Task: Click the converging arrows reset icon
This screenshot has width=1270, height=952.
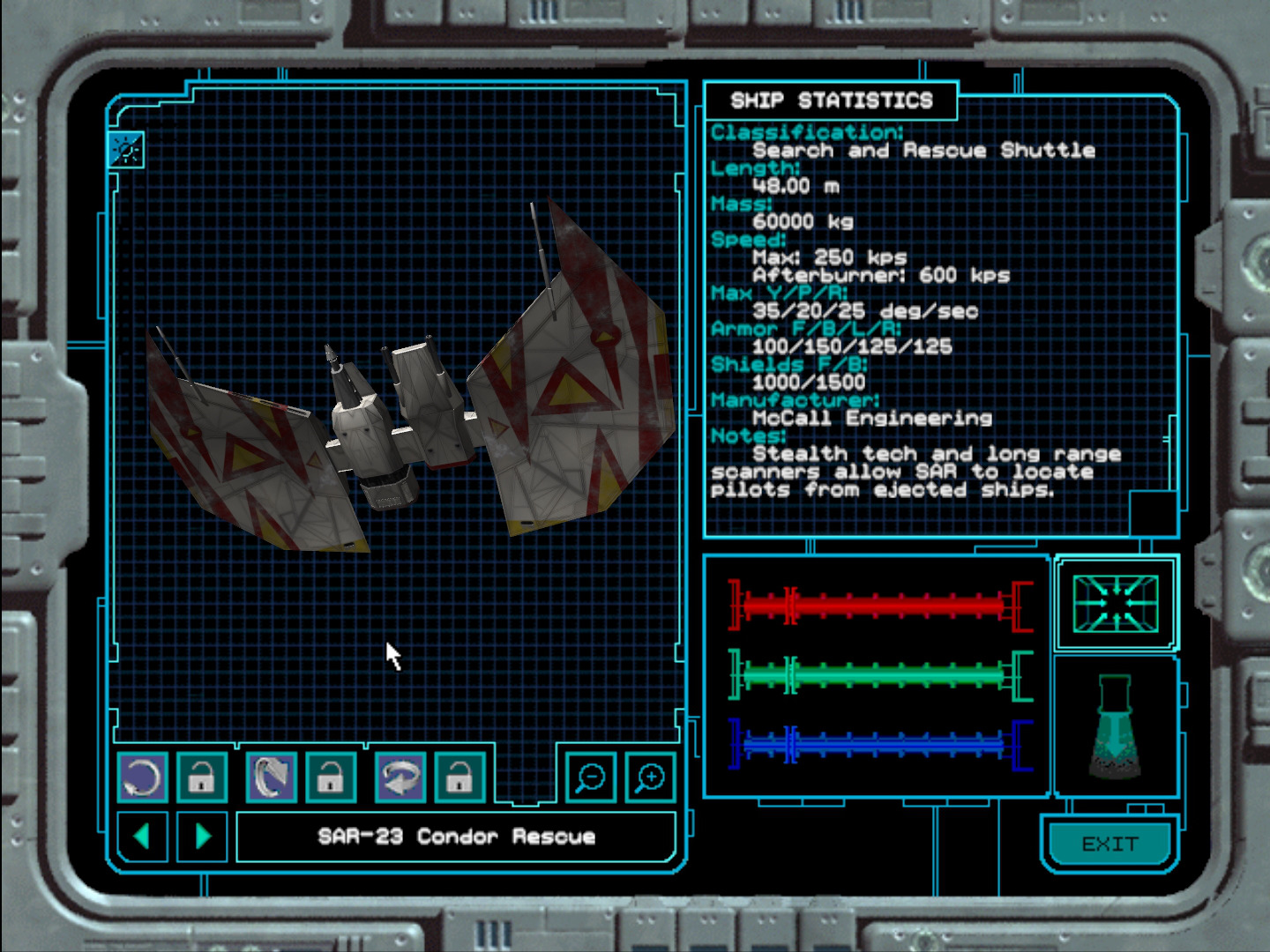Action: tap(1116, 604)
